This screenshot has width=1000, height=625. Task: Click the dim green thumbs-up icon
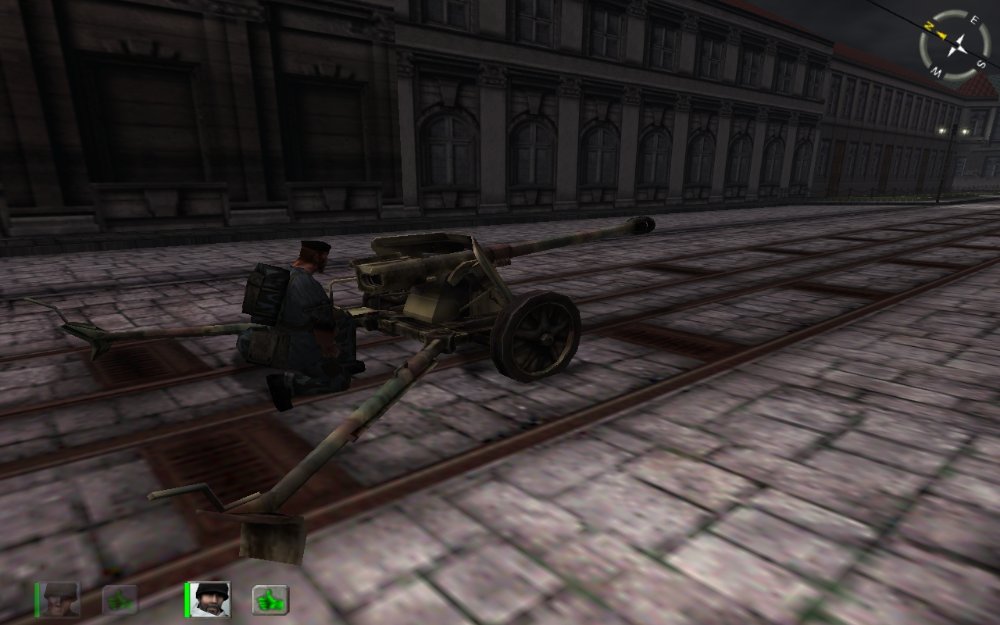[x=120, y=600]
